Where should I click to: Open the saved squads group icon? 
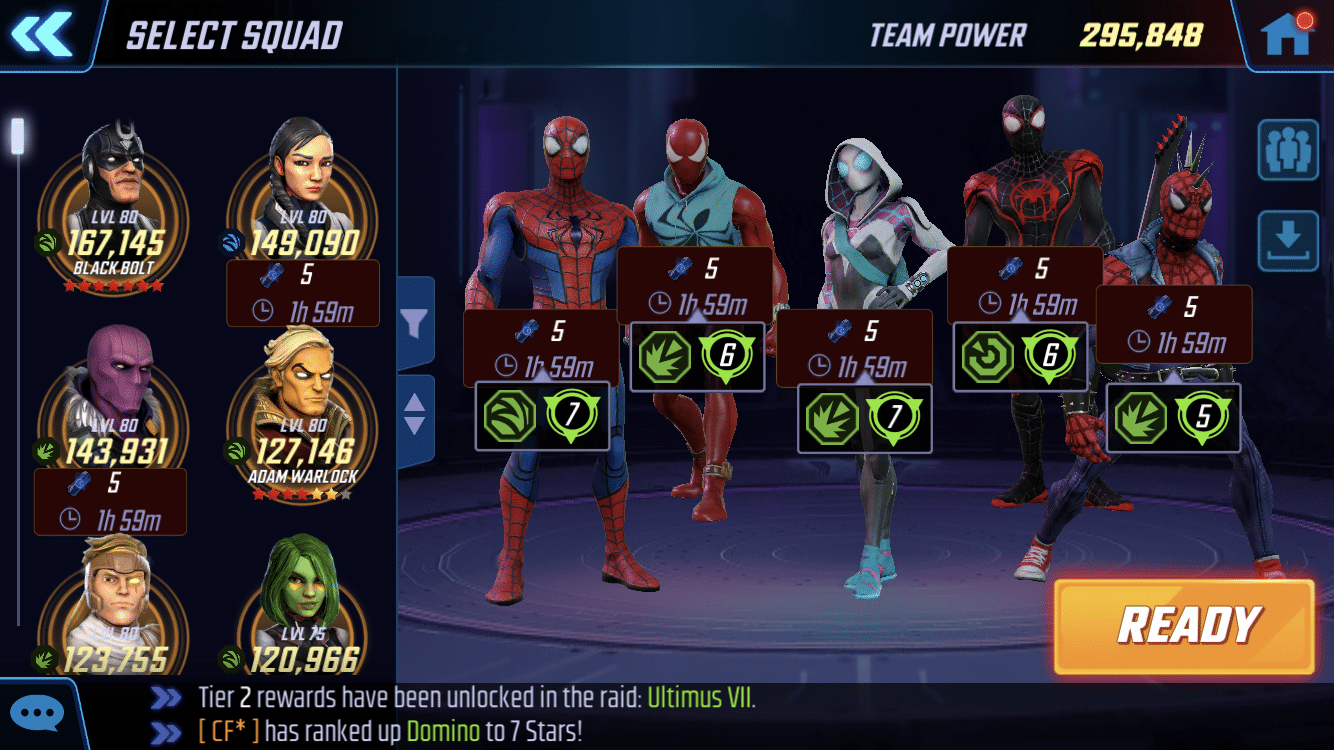tap(1287, 149)
